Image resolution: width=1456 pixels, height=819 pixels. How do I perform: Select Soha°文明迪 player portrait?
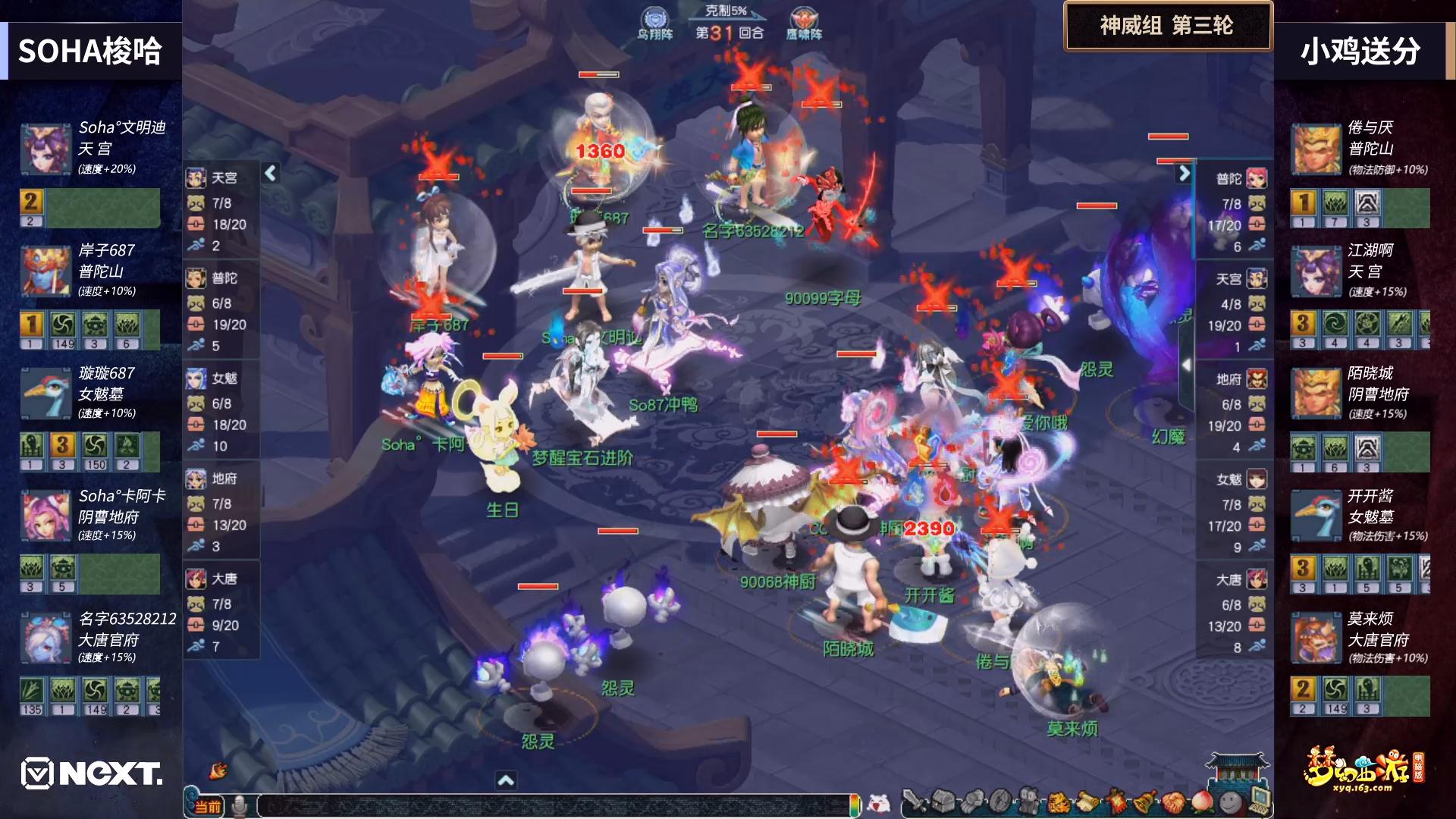click(45, 149)
